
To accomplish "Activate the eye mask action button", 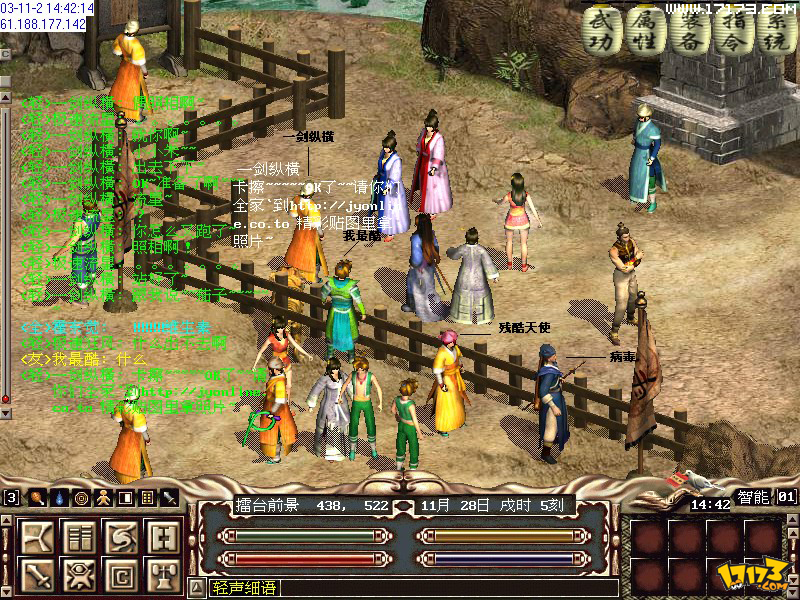I will 78,575.
